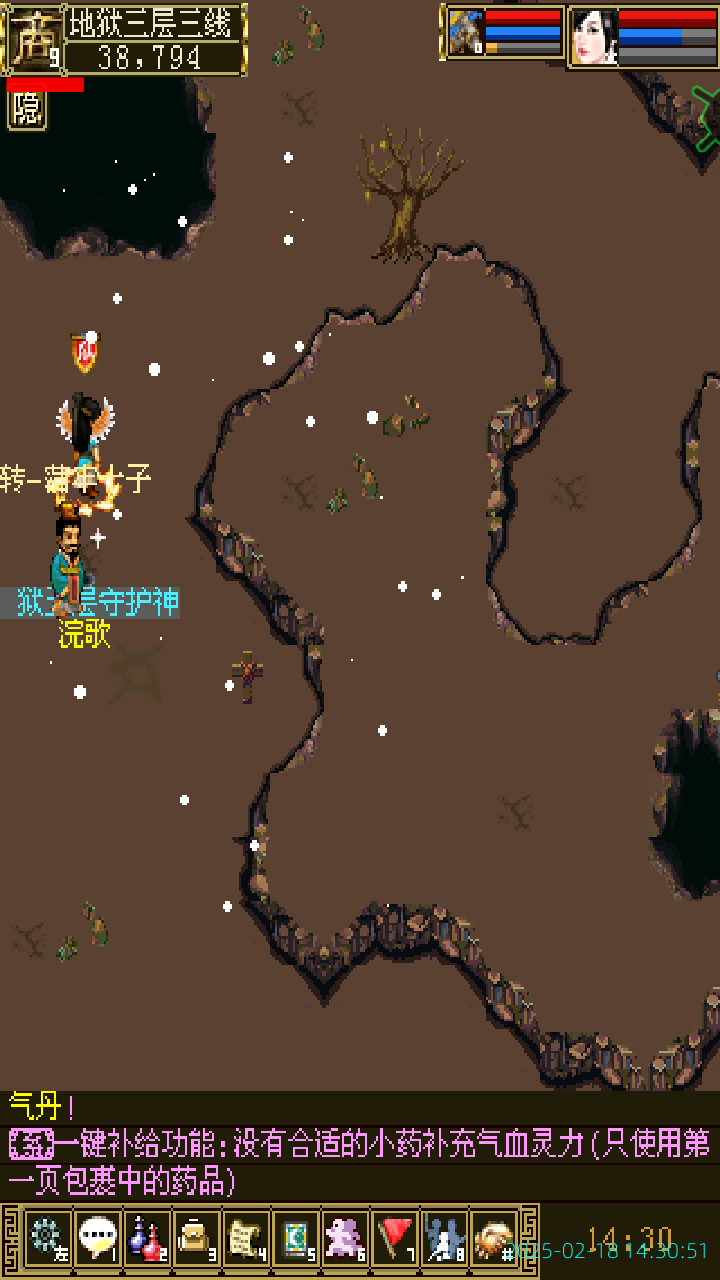Open the 地狱三层三线 map location panel
Image resolution: width=720 pixels, height=1280 pixels.
click(x=155, y=22)
